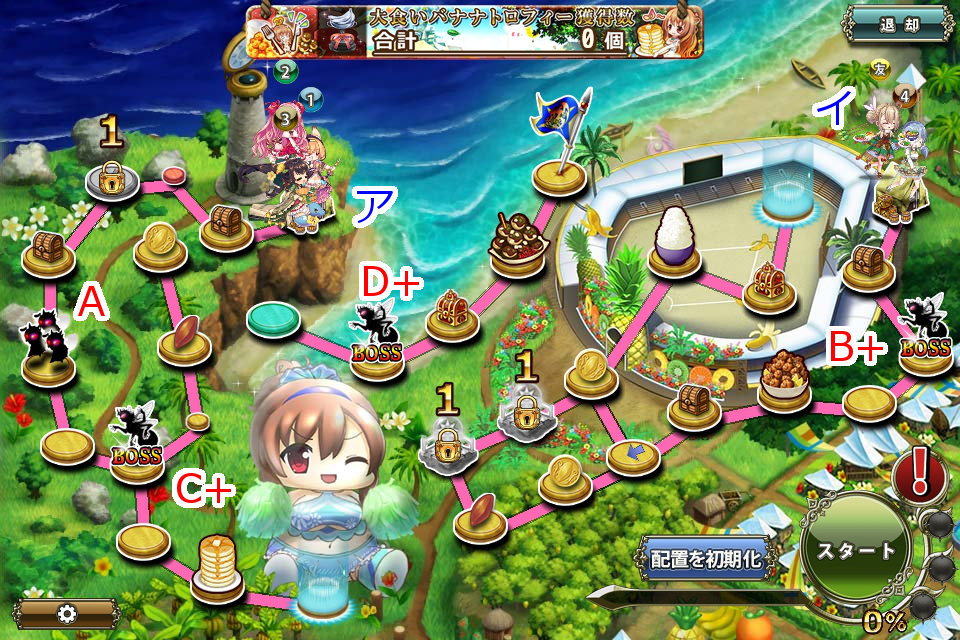This screenshot has width=960, height=640.
Task: Pick the enemy node labeled A
Action: 48,350
